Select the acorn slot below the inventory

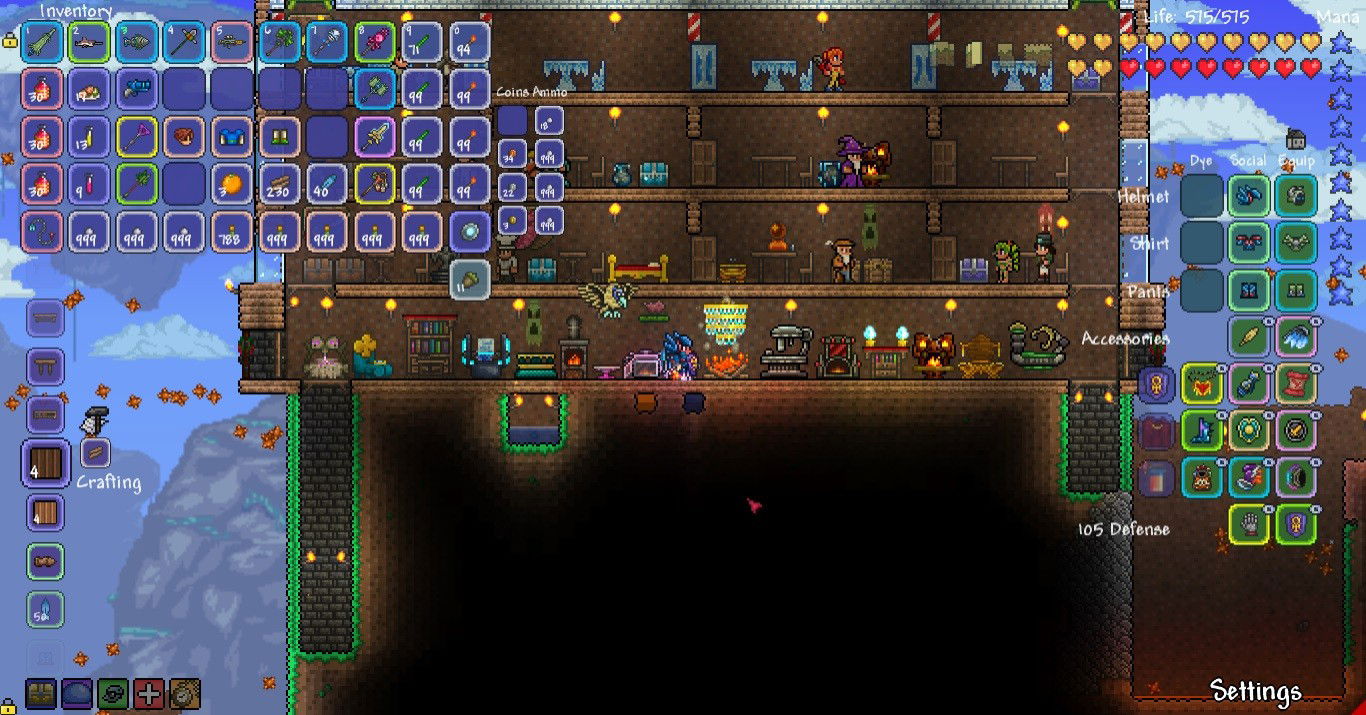tap(469, 279)
